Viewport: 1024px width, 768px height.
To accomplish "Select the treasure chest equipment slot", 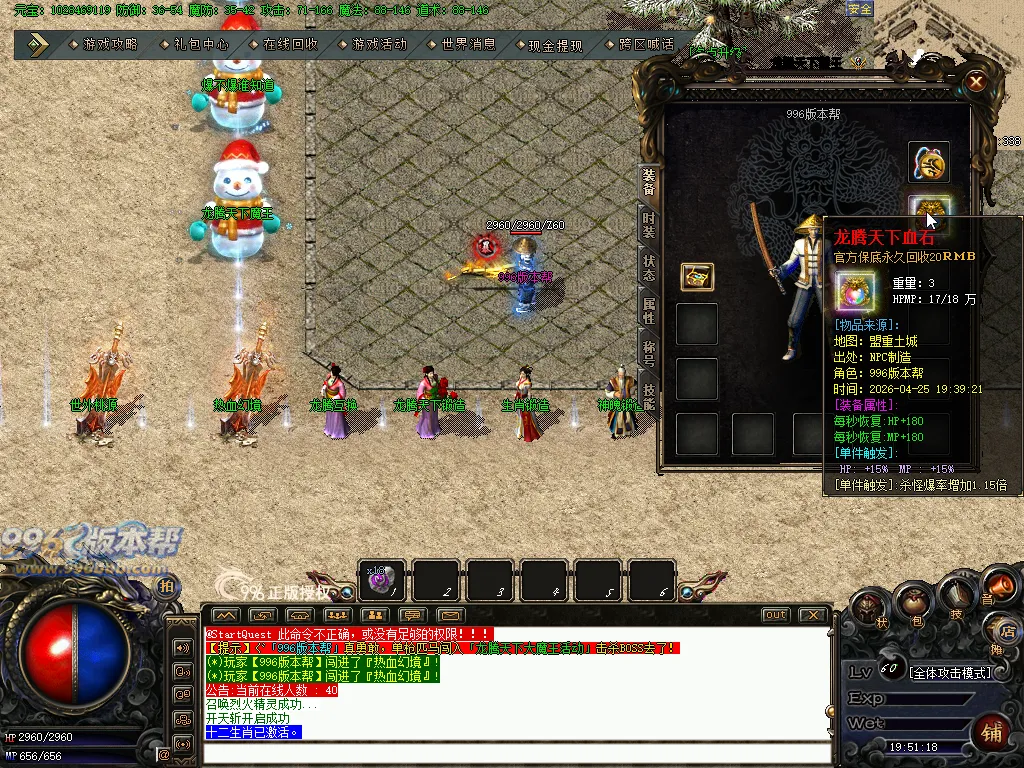I will pos(697,277).
